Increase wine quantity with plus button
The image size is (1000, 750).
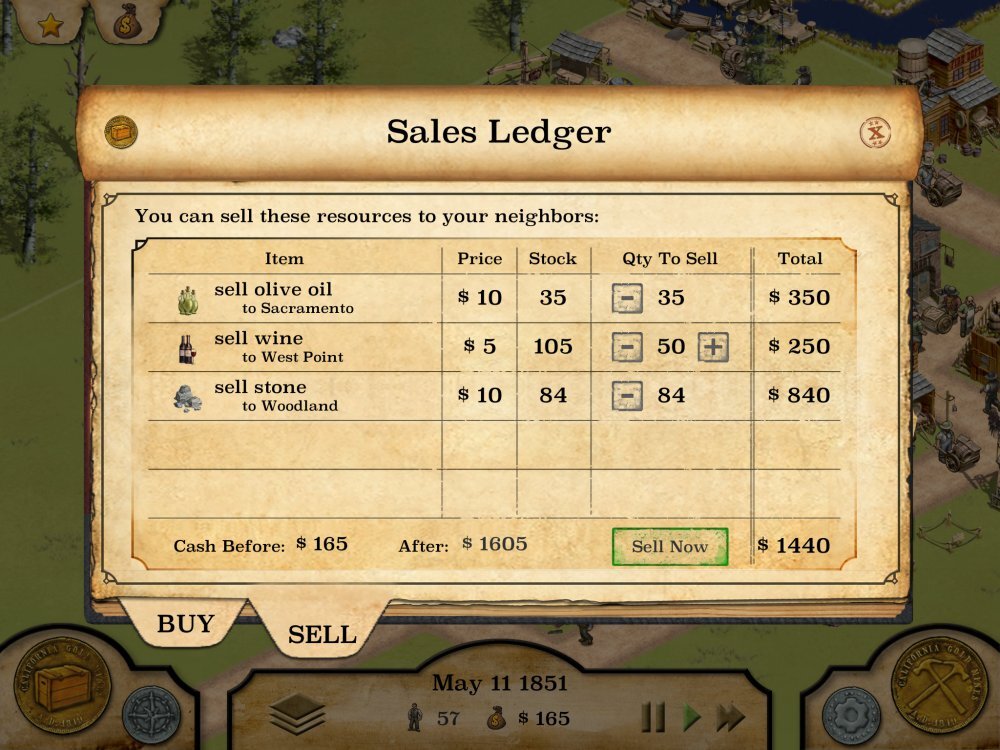[713, 347]
